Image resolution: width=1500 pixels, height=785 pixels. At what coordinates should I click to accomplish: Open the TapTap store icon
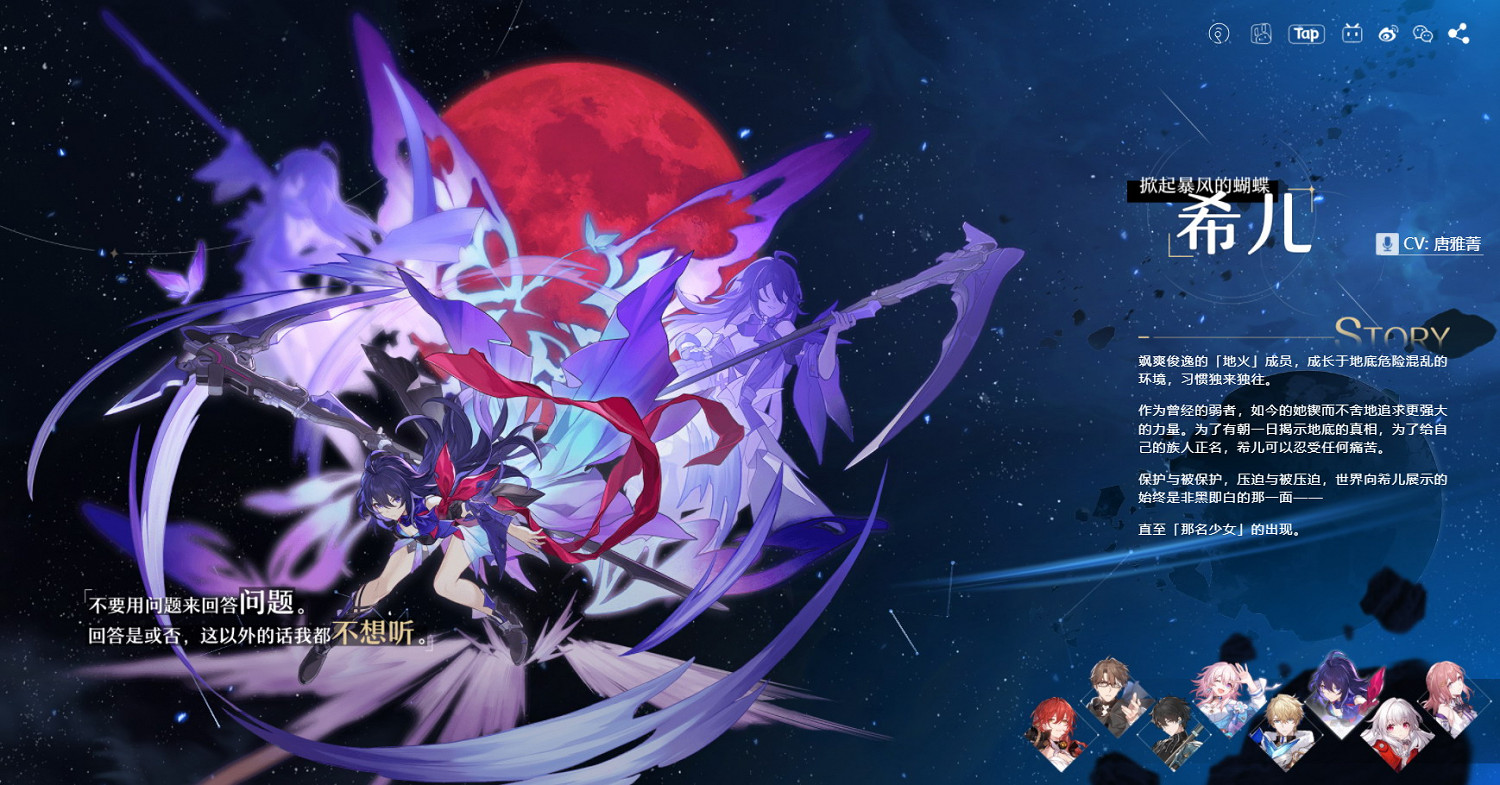click(1306, 33)
